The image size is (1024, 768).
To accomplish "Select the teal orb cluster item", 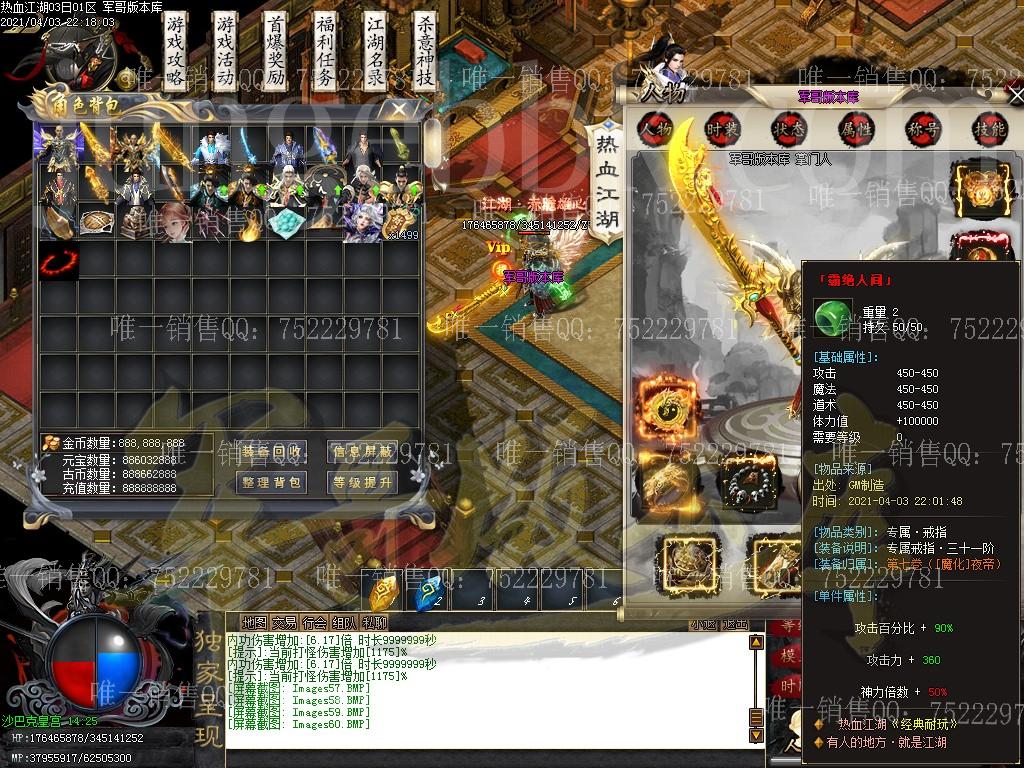I will (x=286, y=222).
